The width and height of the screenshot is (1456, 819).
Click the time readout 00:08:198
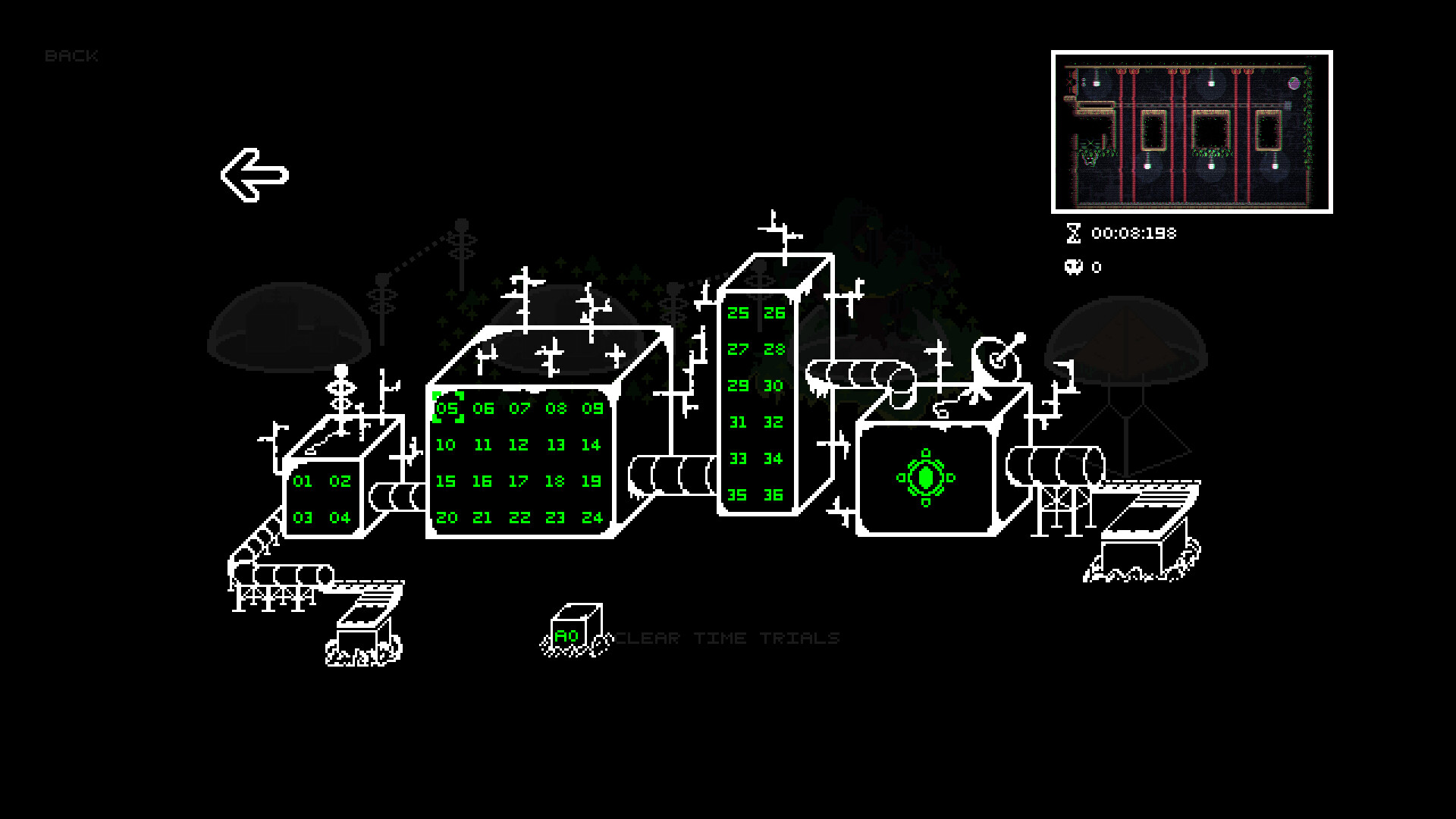point(1132,234)
